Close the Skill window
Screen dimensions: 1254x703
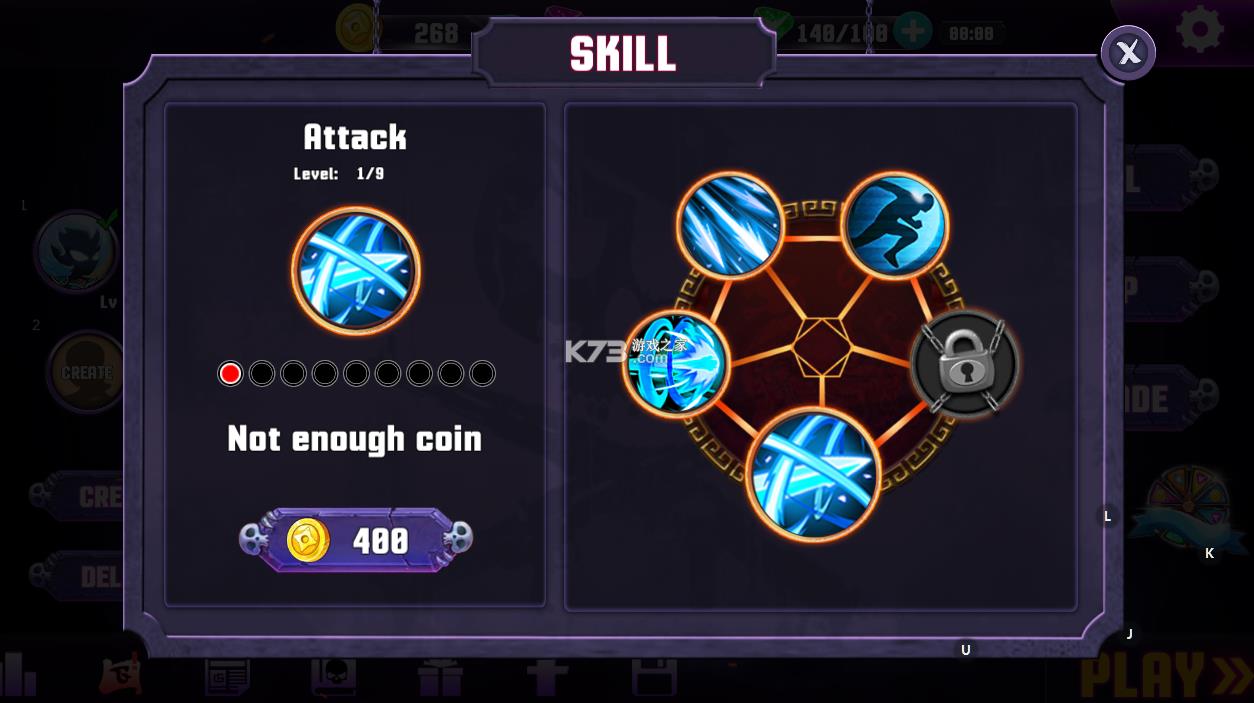1128,53
